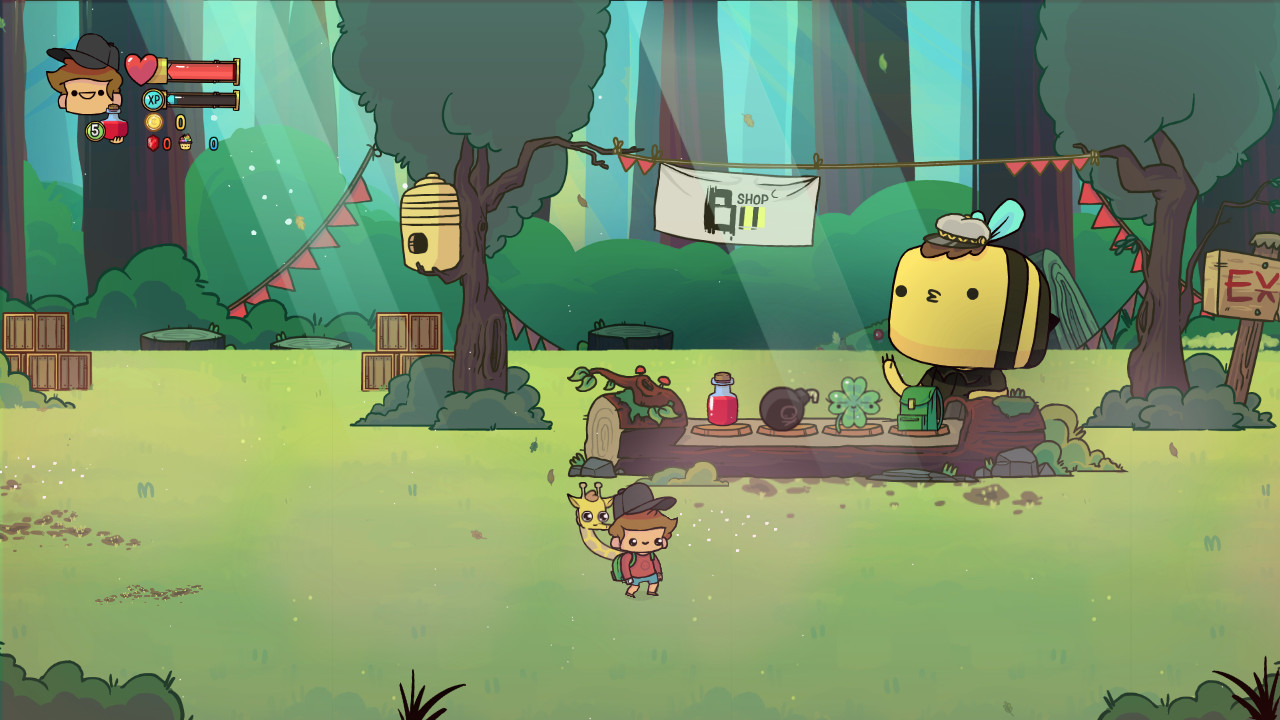The width and height of the screenshot is (1280, 720).
Task: Click the XP badge icon
Action: point(153,99)
